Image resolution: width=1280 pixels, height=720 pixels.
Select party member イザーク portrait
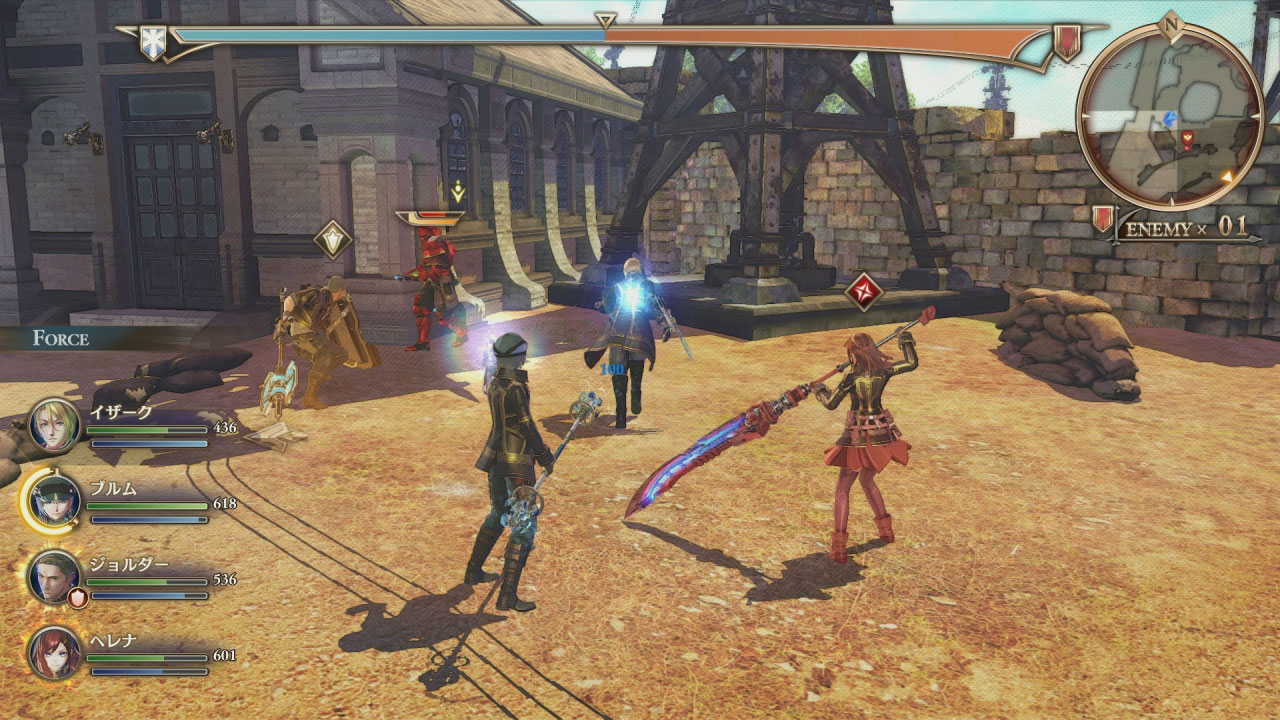[x=54, y=424]
